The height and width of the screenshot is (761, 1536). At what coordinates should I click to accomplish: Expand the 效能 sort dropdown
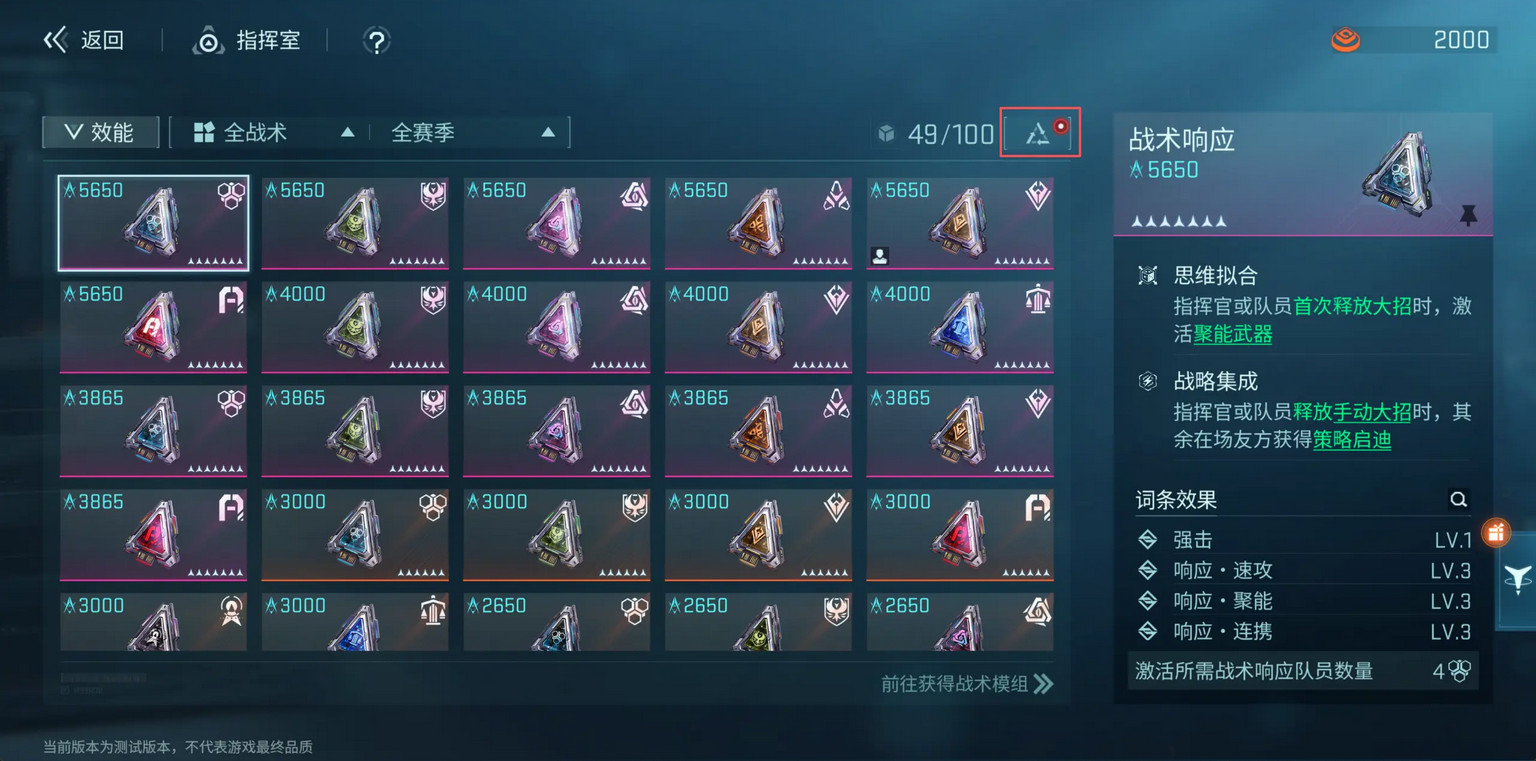[100, 131]
